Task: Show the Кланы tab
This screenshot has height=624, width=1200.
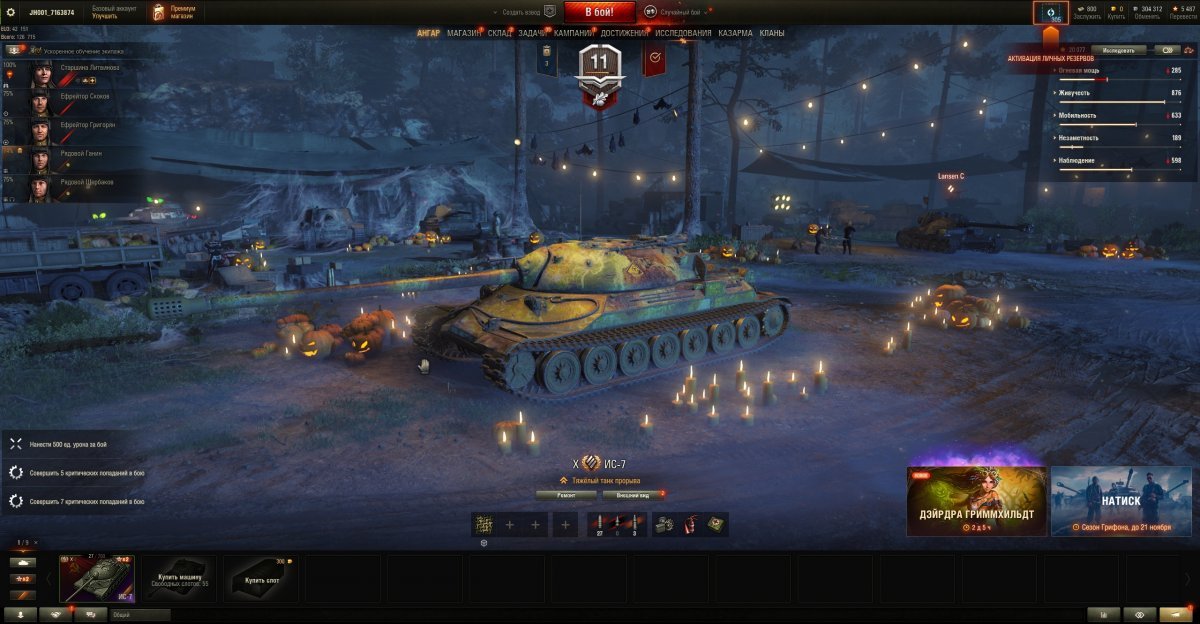Action: point(772,33)
